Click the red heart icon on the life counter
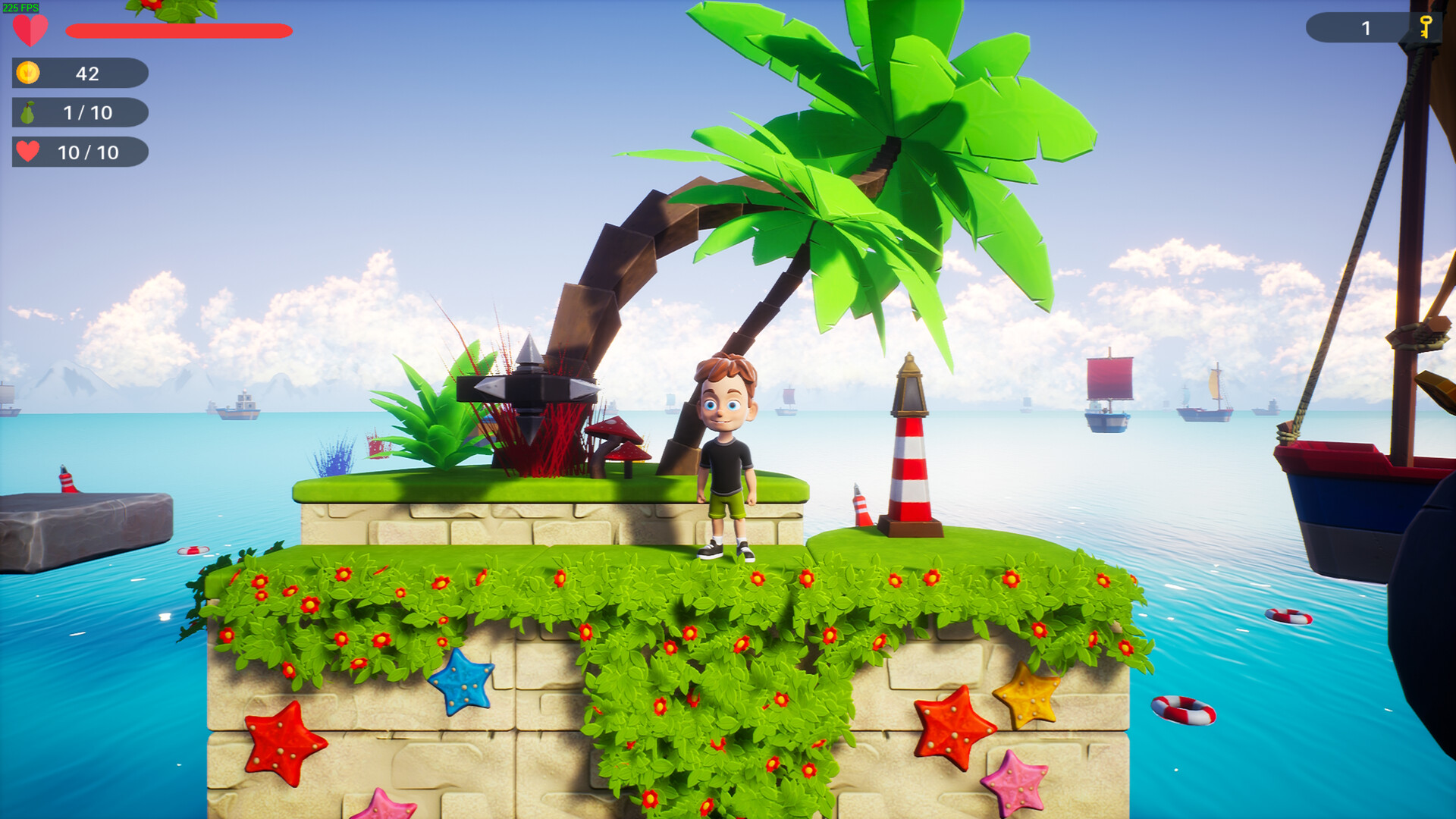Viewport: 1456px width, 819px height. (27, 152)
